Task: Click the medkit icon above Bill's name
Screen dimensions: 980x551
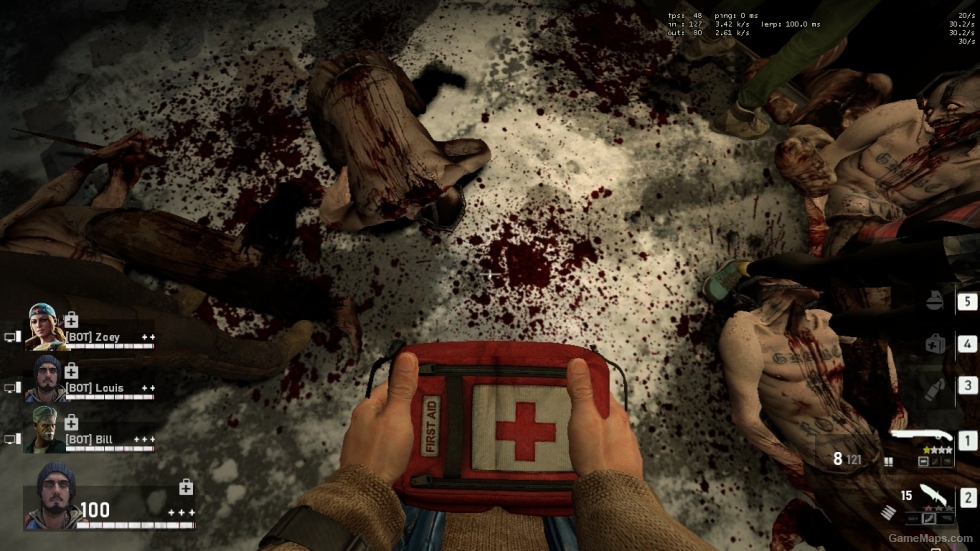Action: coord(71,423)
